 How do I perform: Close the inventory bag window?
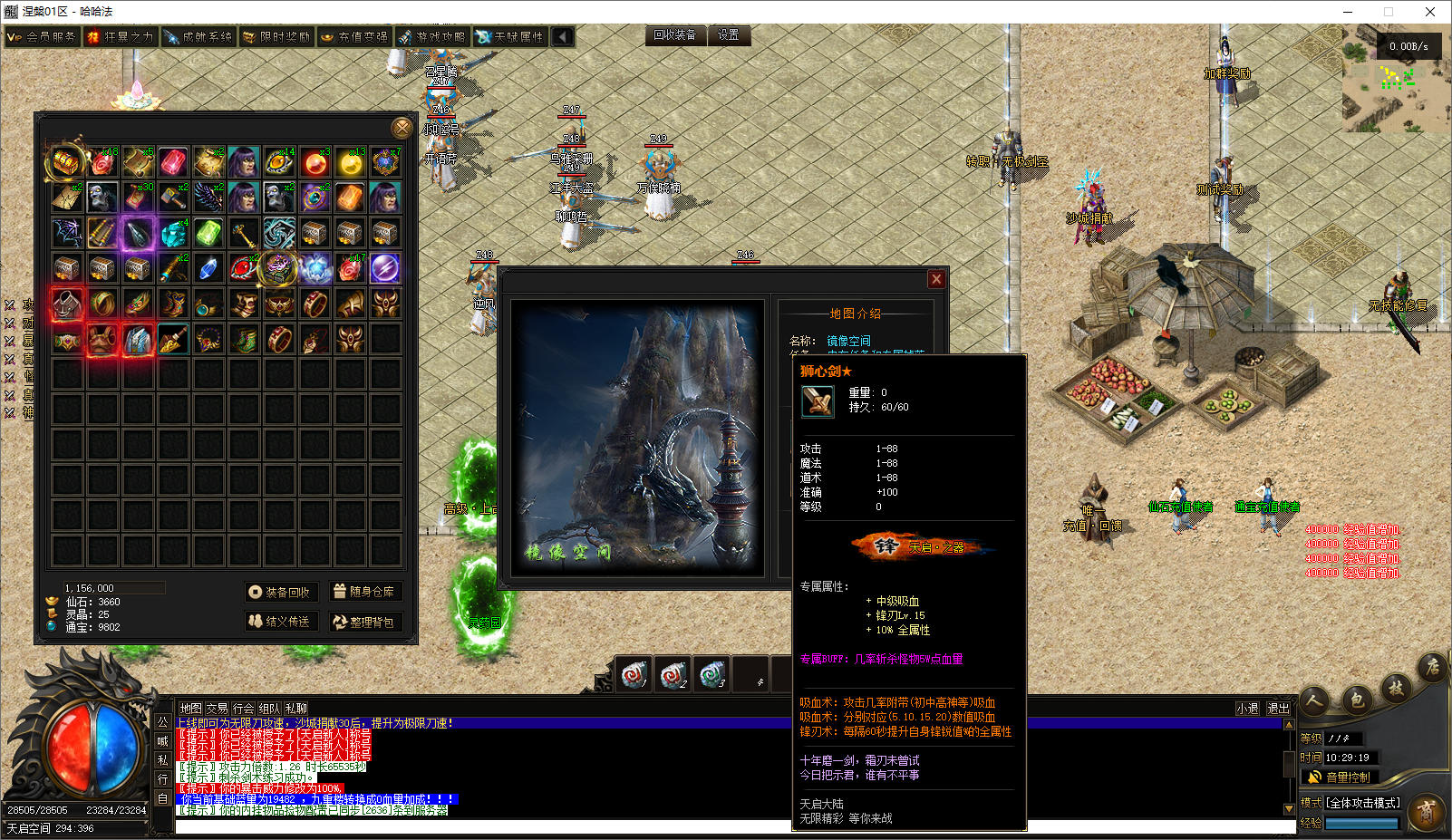pos(402,128)
